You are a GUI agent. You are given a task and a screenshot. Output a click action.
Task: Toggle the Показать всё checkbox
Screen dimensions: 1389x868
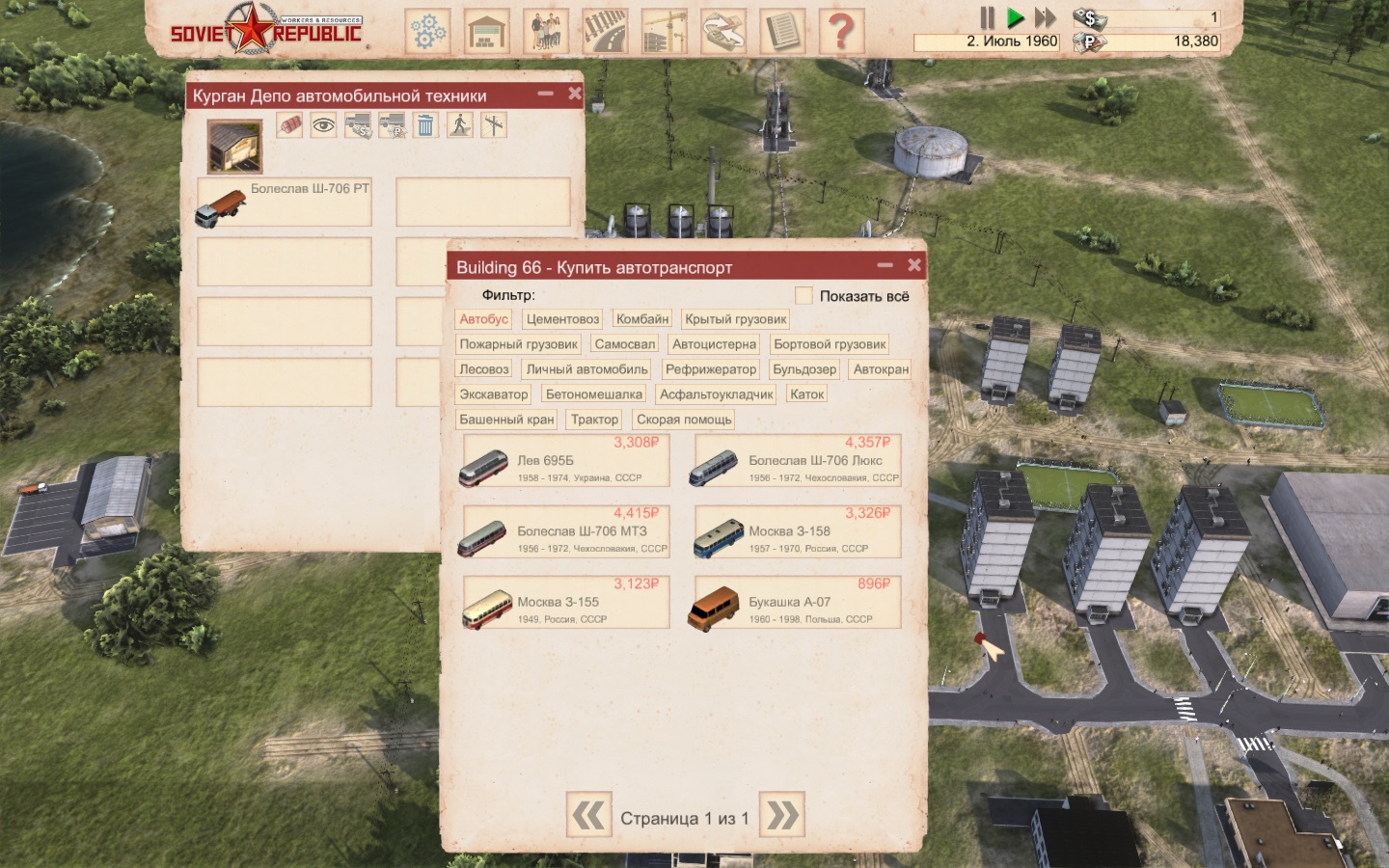803,295
